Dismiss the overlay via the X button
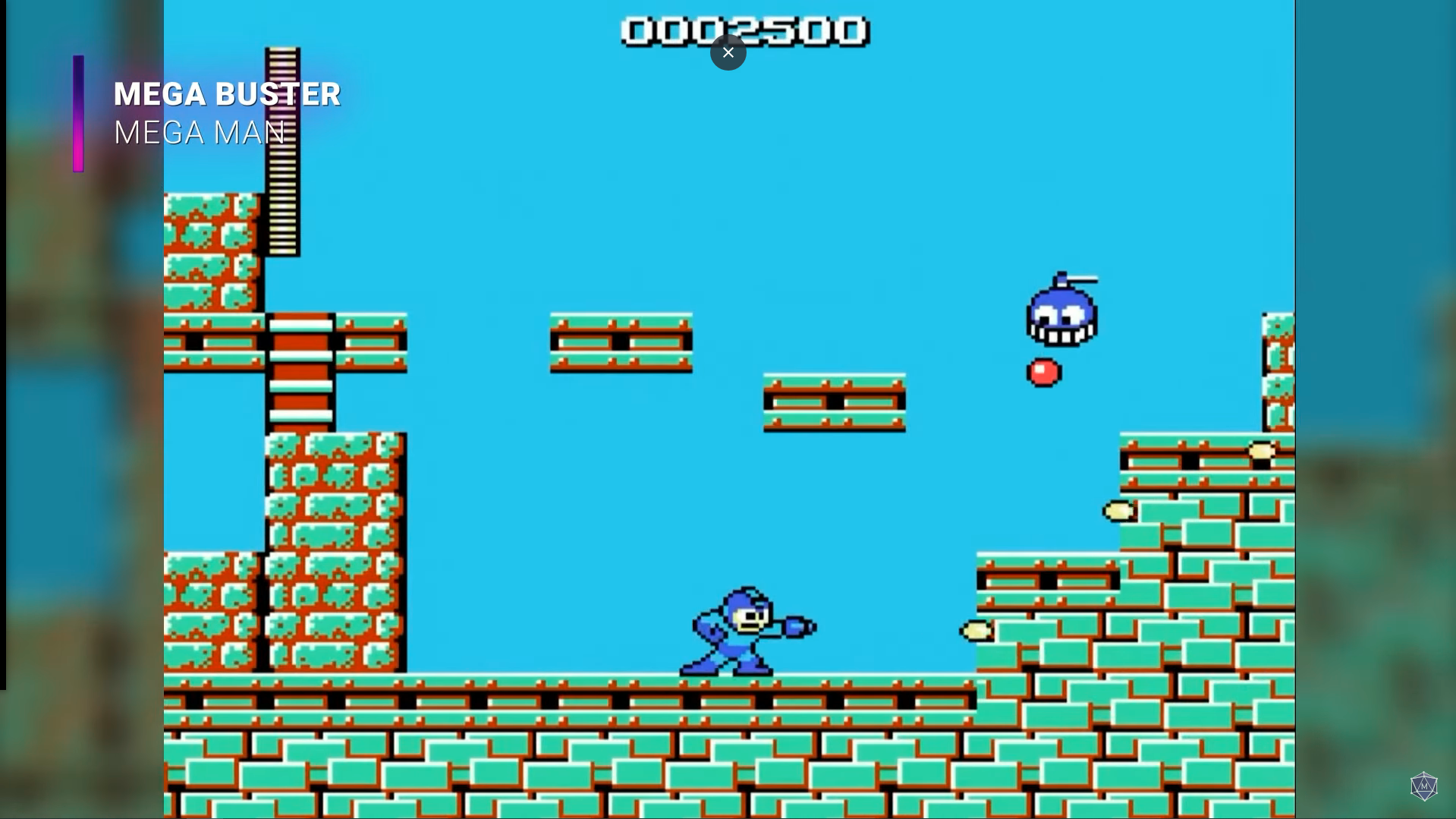1456x819 pixels. click(x=728, y=52)
